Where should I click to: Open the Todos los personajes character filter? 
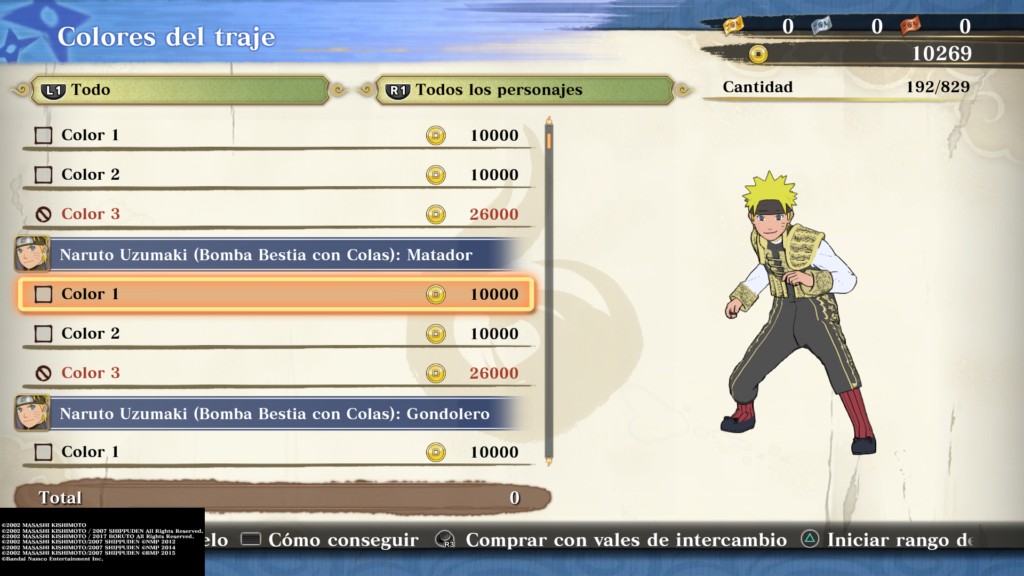pyautogui.click(x=525, y=90)
